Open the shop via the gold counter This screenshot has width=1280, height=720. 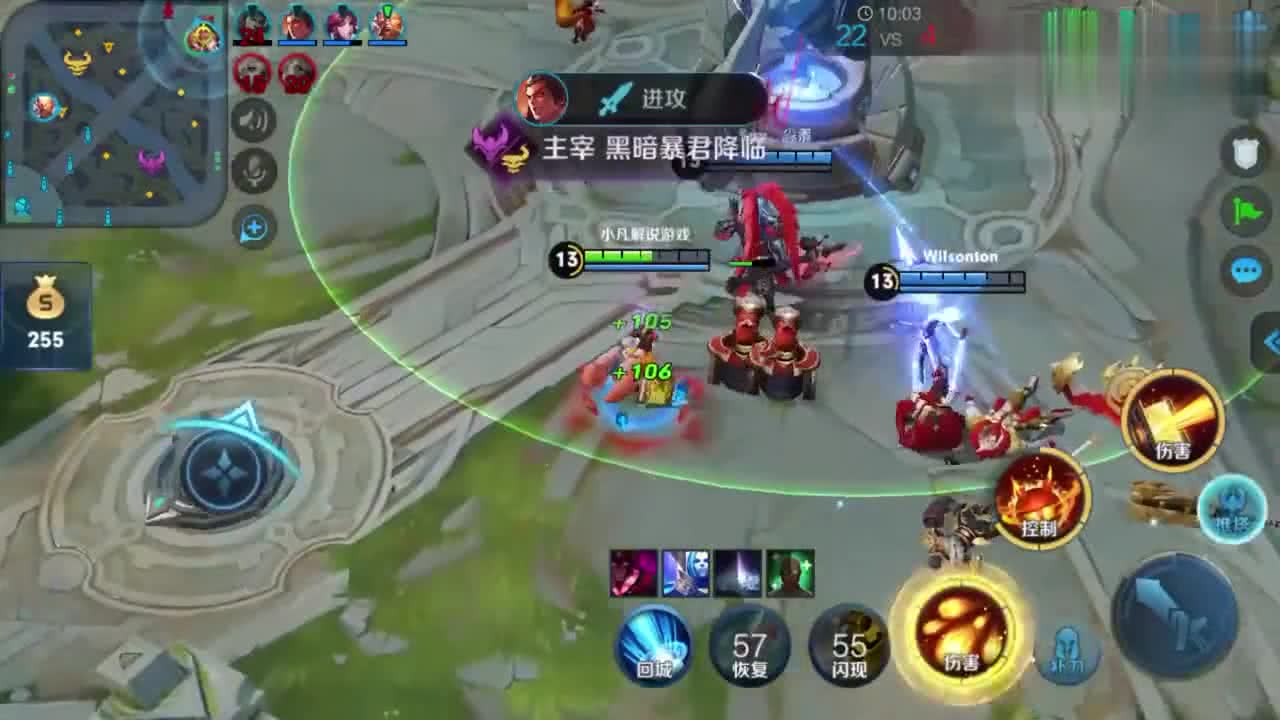coord(45,315)
